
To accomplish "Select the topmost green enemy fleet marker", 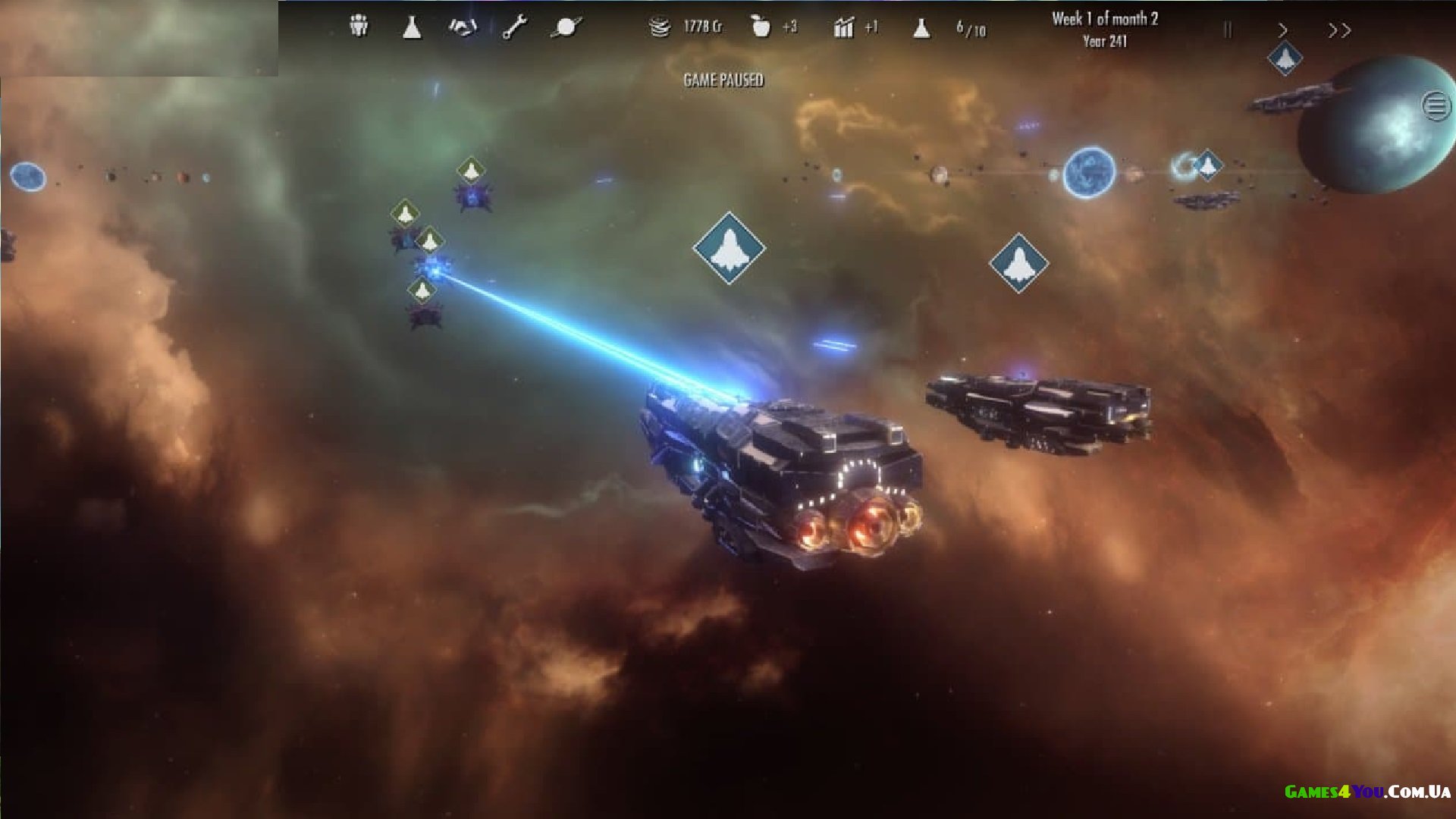I will (471, 171).
